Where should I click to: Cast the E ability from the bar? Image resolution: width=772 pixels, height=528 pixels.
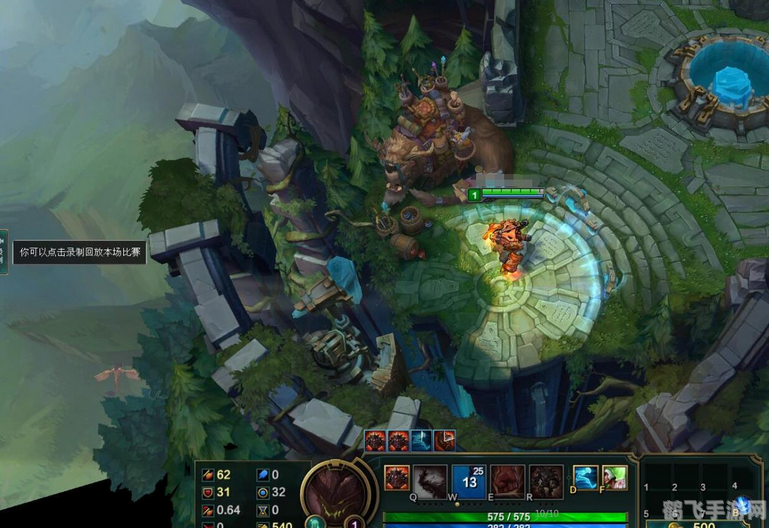(x=507, y=482)
